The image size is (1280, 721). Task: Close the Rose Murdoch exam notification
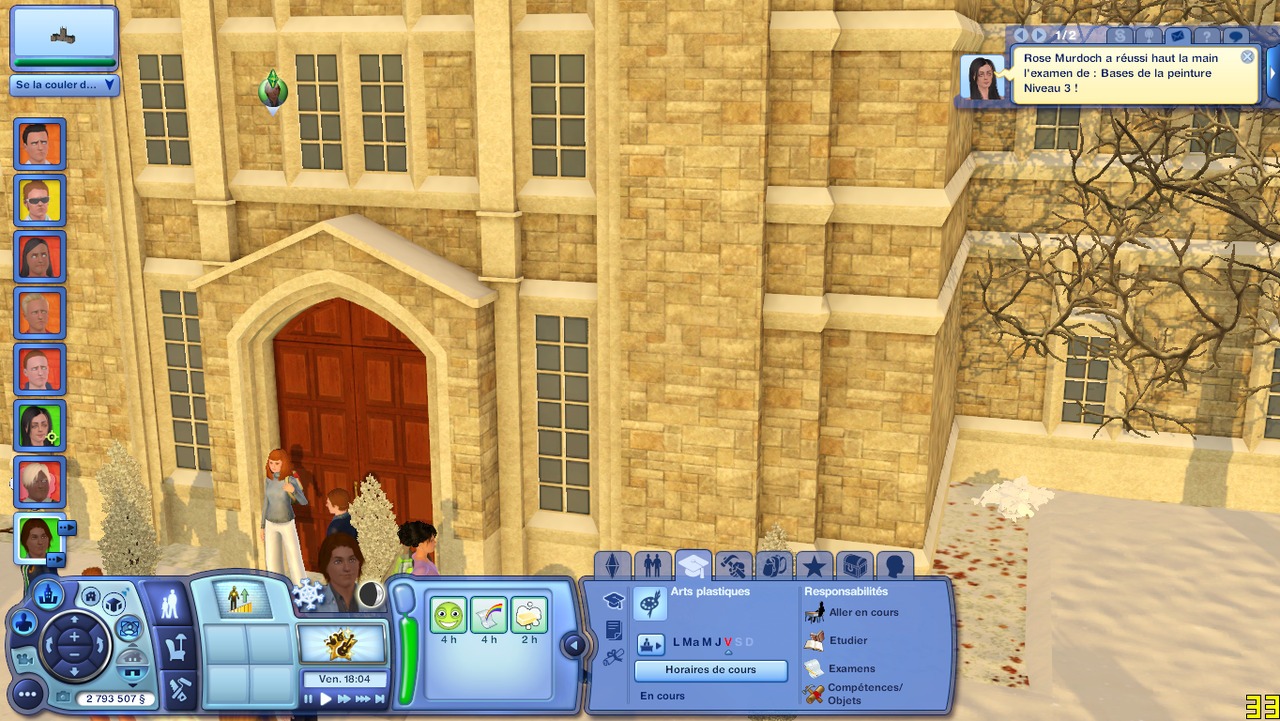click(x=1247, y=57)
